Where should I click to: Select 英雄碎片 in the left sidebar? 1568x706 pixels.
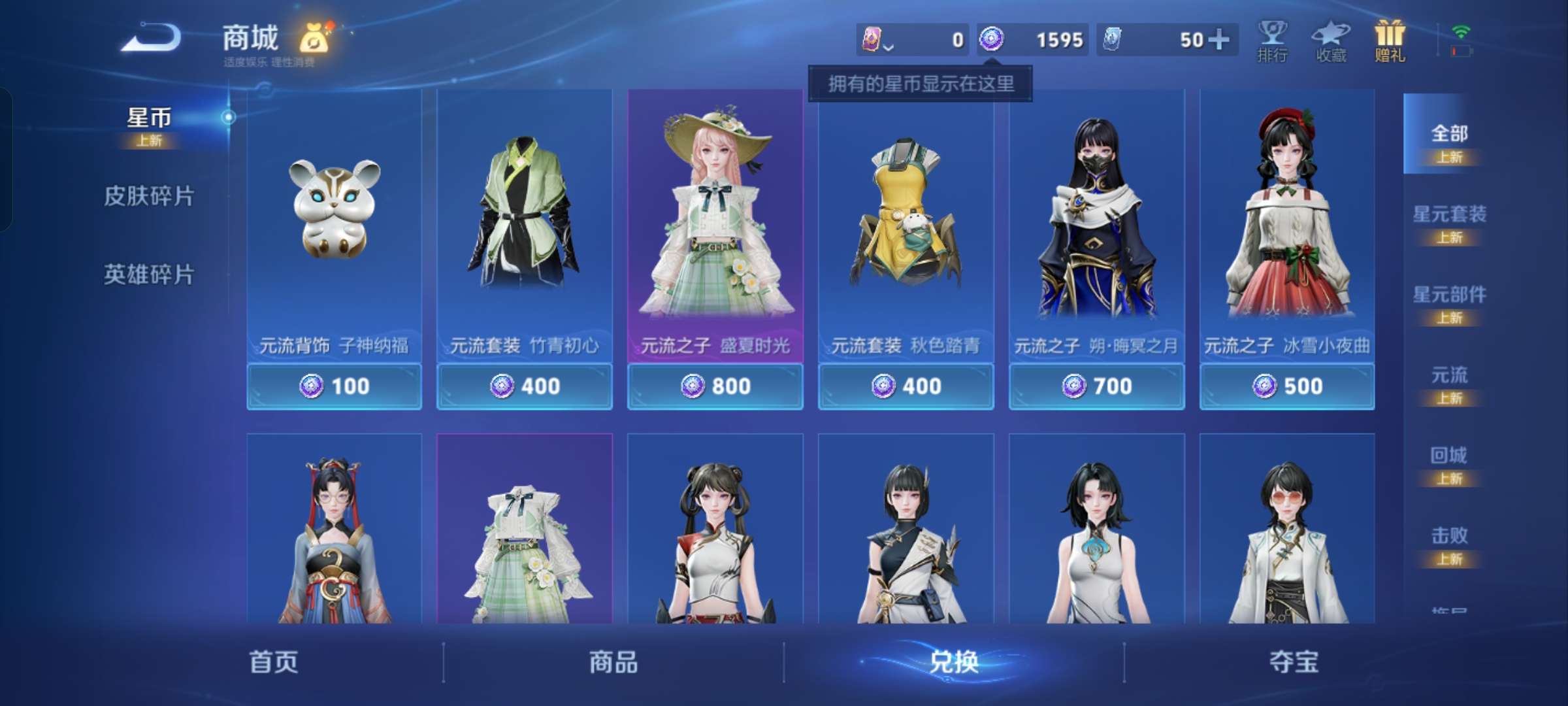tap(149, 276)
